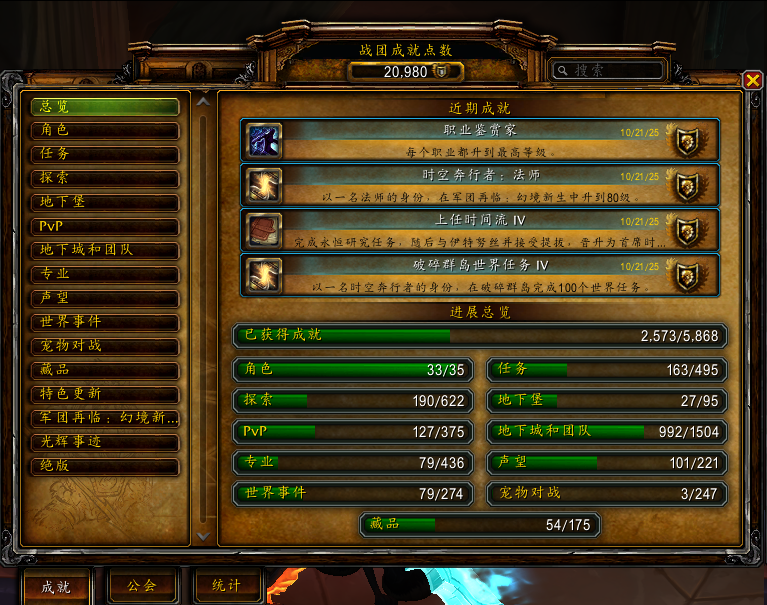
Task: Click the category list scroll-down arrow
Action: point(204,536)
